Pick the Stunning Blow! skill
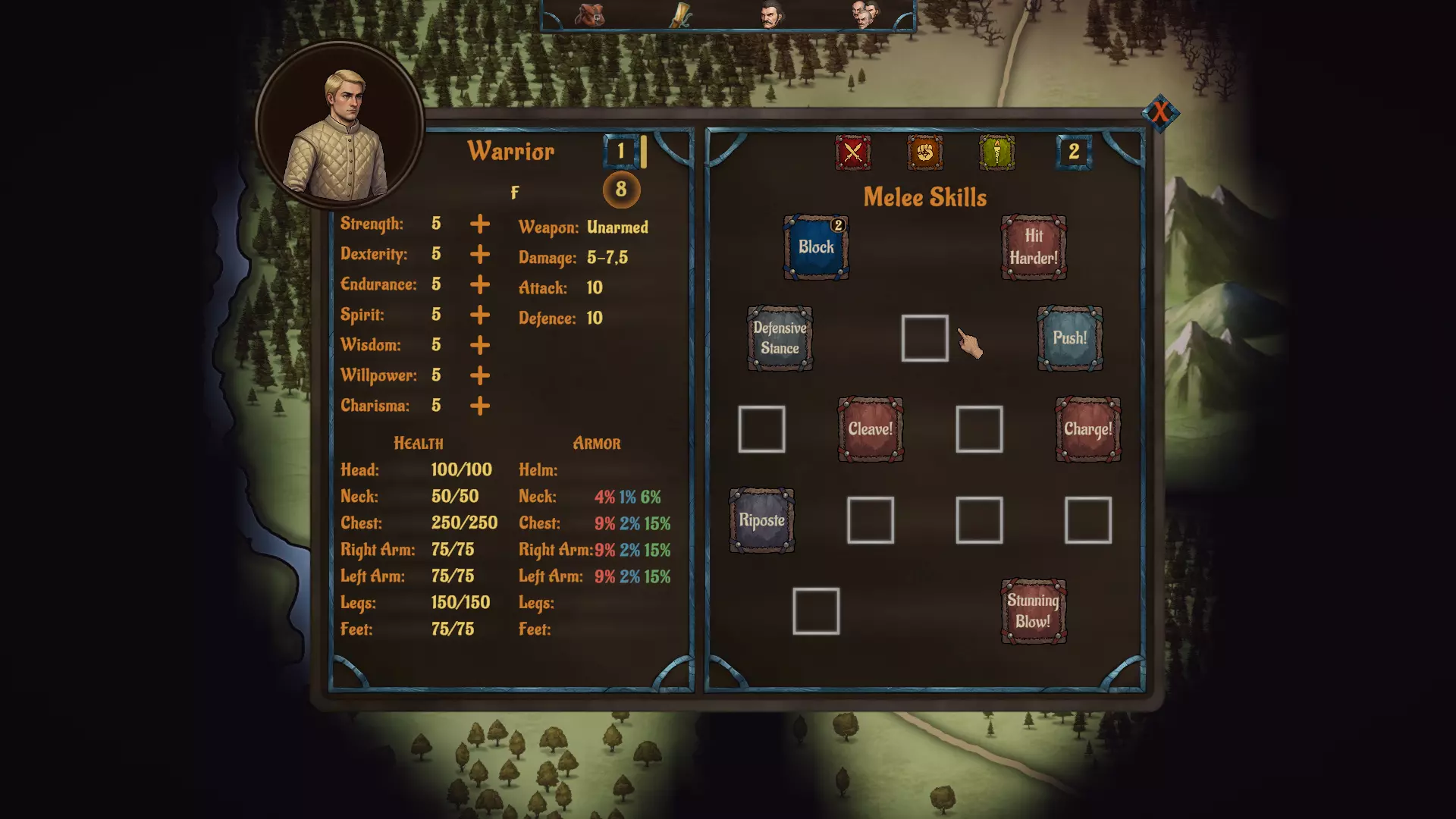Viewport: 1456px width, 819px height. tap(1033, 611)
